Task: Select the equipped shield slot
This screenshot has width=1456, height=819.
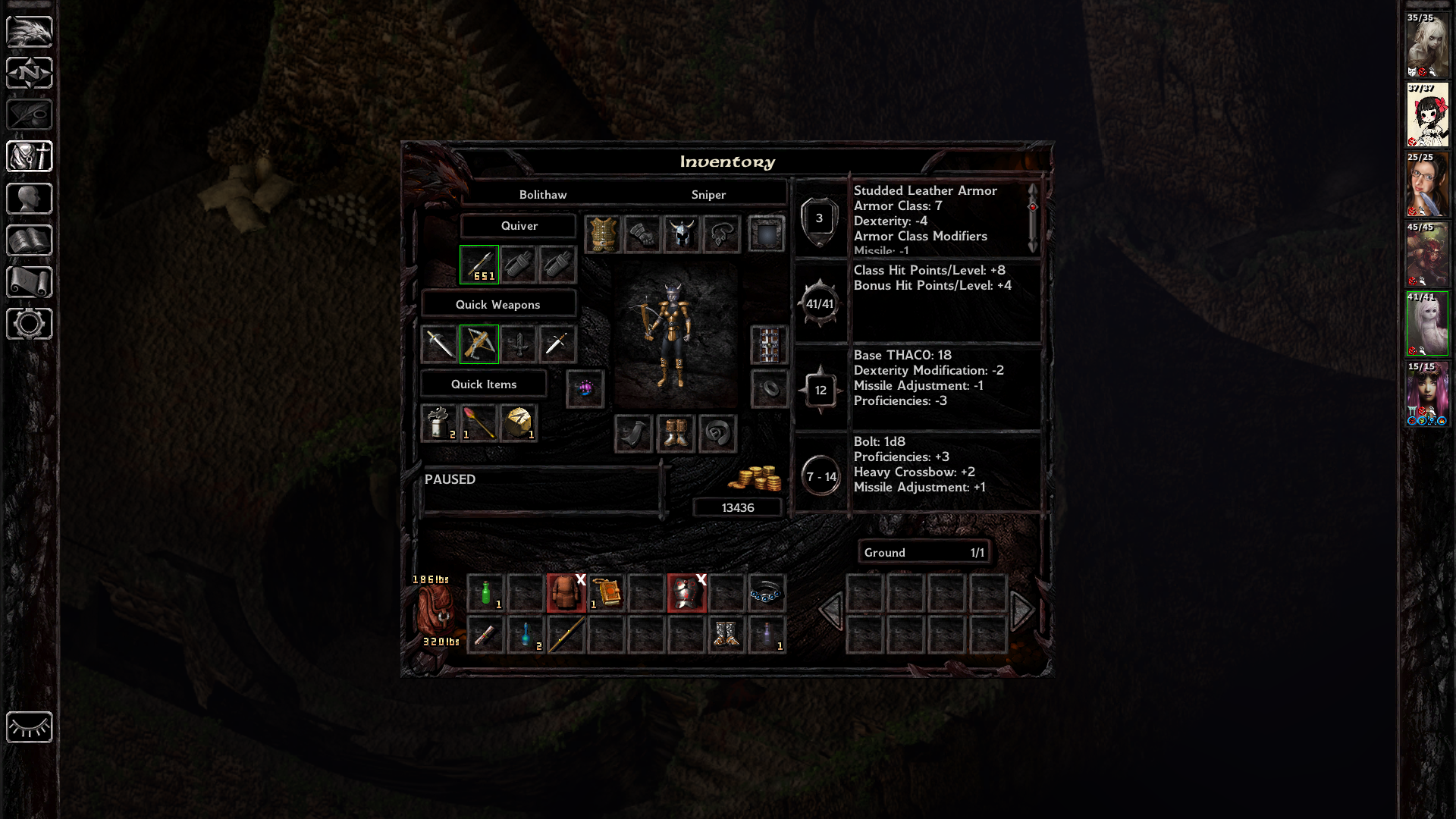Action: coord(767,234)
